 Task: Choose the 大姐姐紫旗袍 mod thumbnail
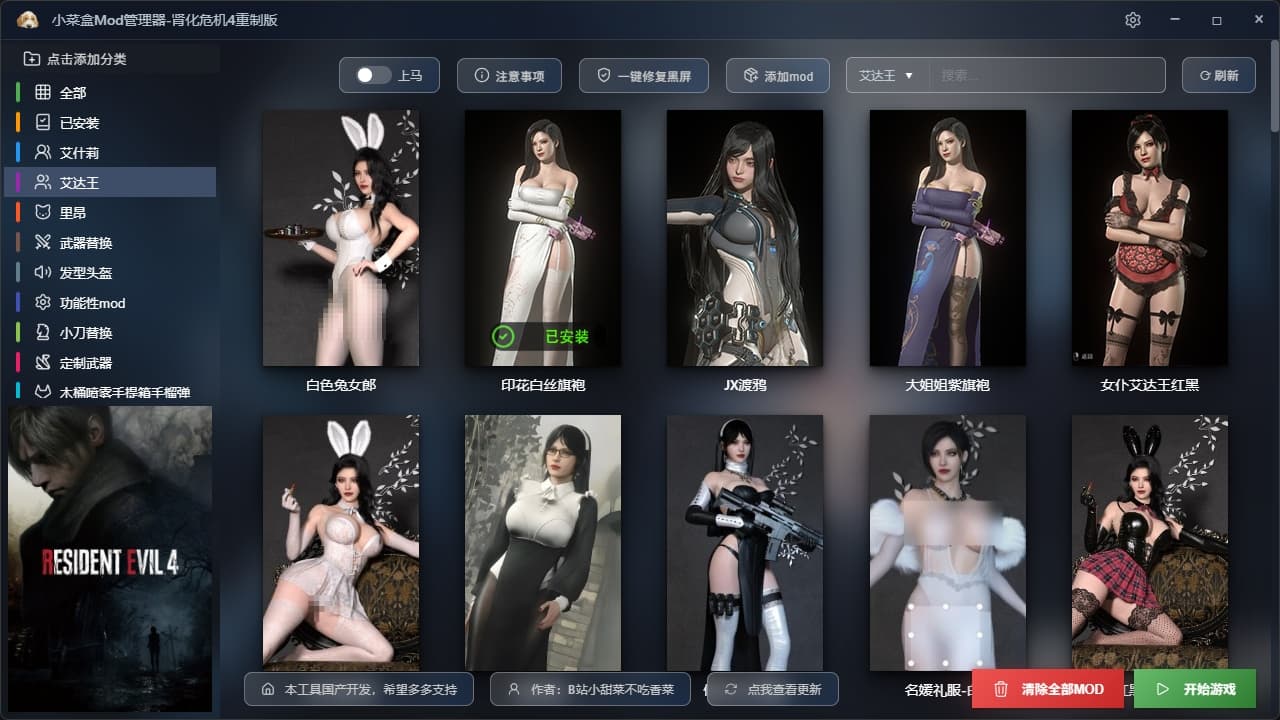[x=947, y=238]
